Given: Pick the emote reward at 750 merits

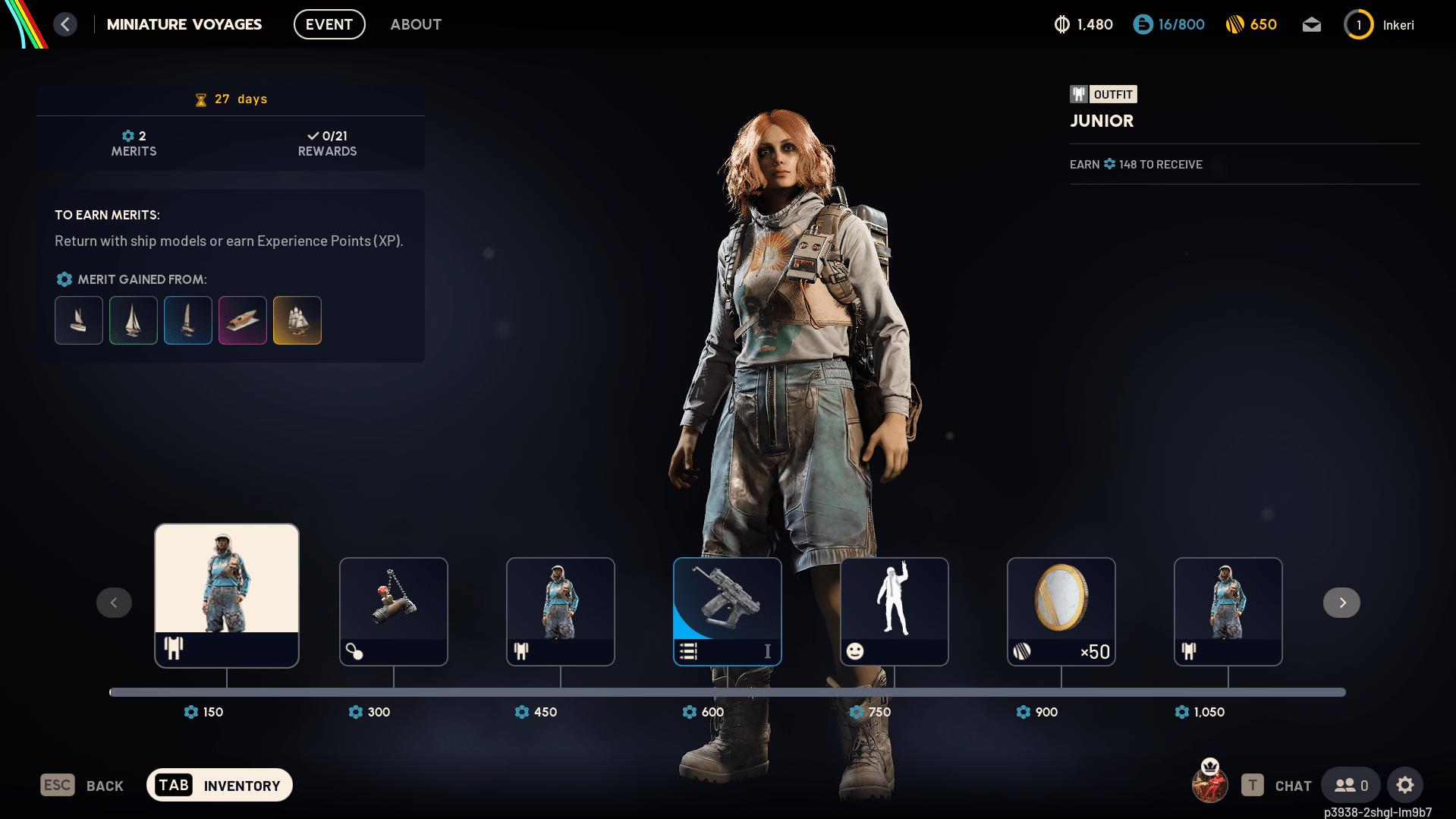Looking at the screenshot, I should tap(894, 611).
